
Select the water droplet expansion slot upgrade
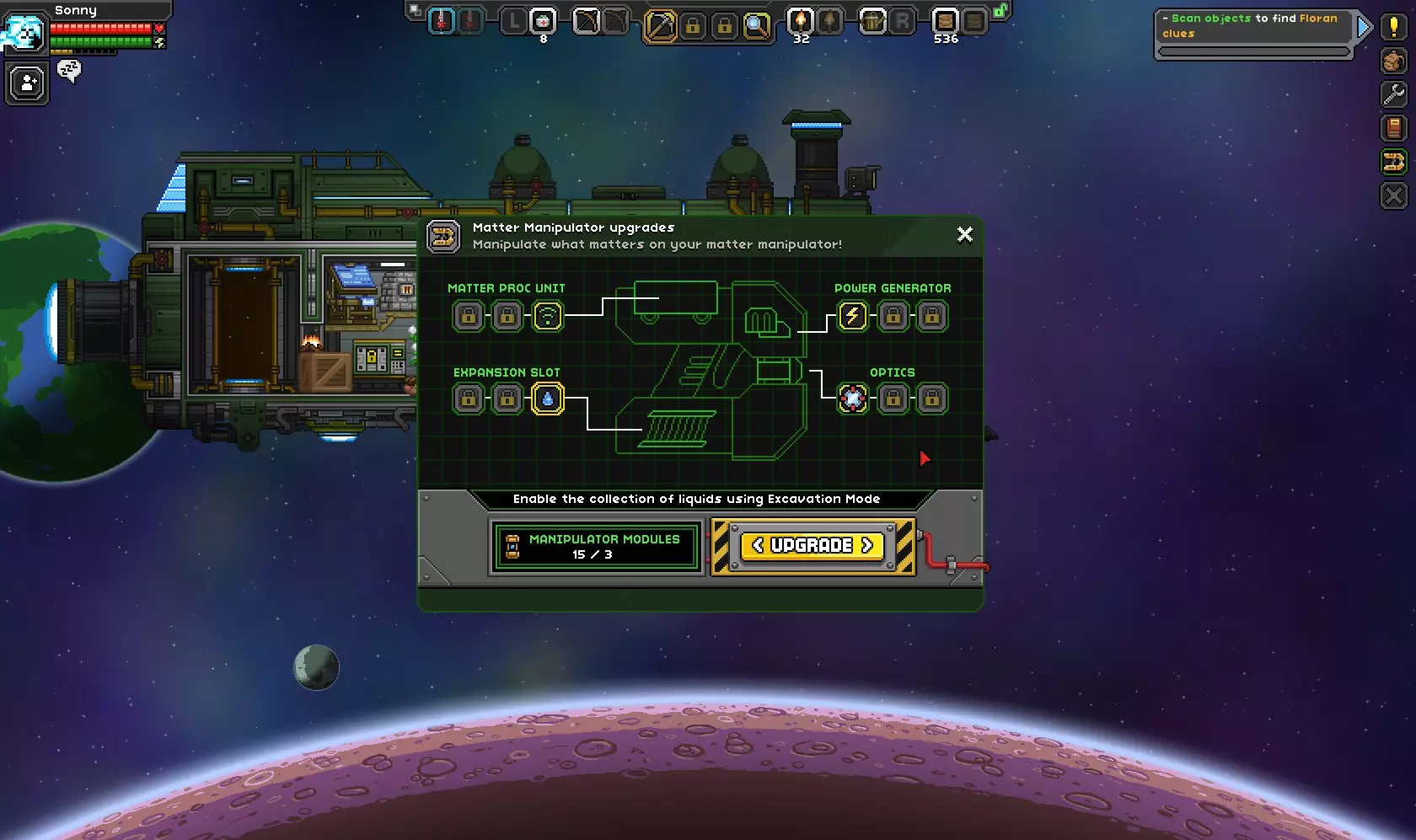548,399
